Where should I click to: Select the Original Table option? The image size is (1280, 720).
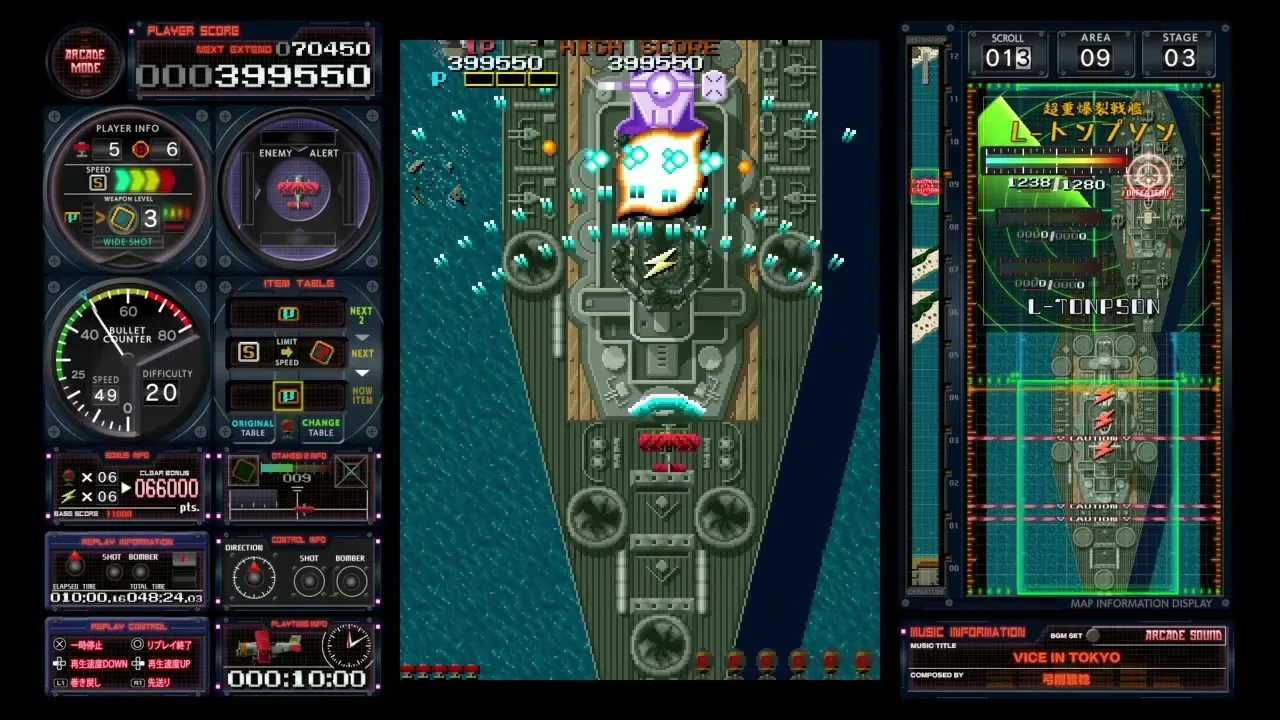pos(253,427)
